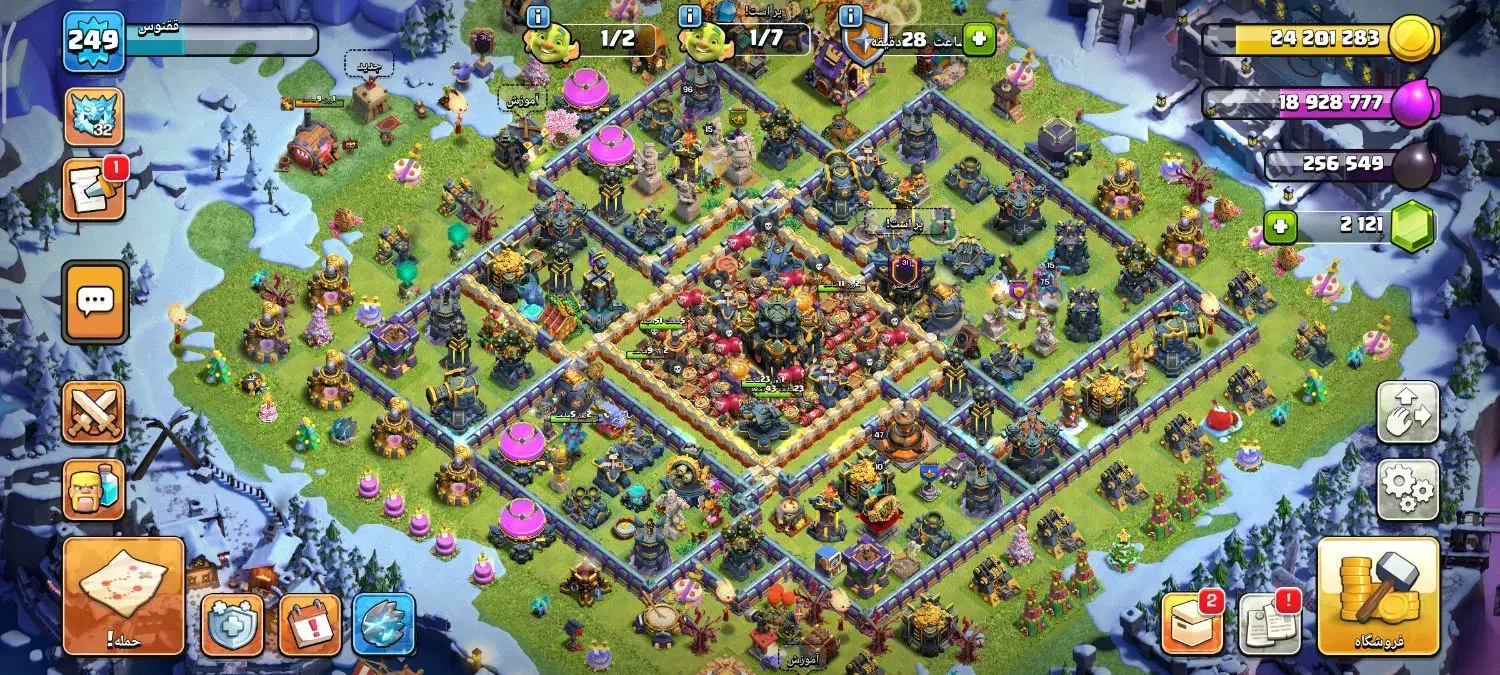1500x675 pixels.
Task: Open the Settings gears button
Action: pyautogui.click(x=1408, y=489)
